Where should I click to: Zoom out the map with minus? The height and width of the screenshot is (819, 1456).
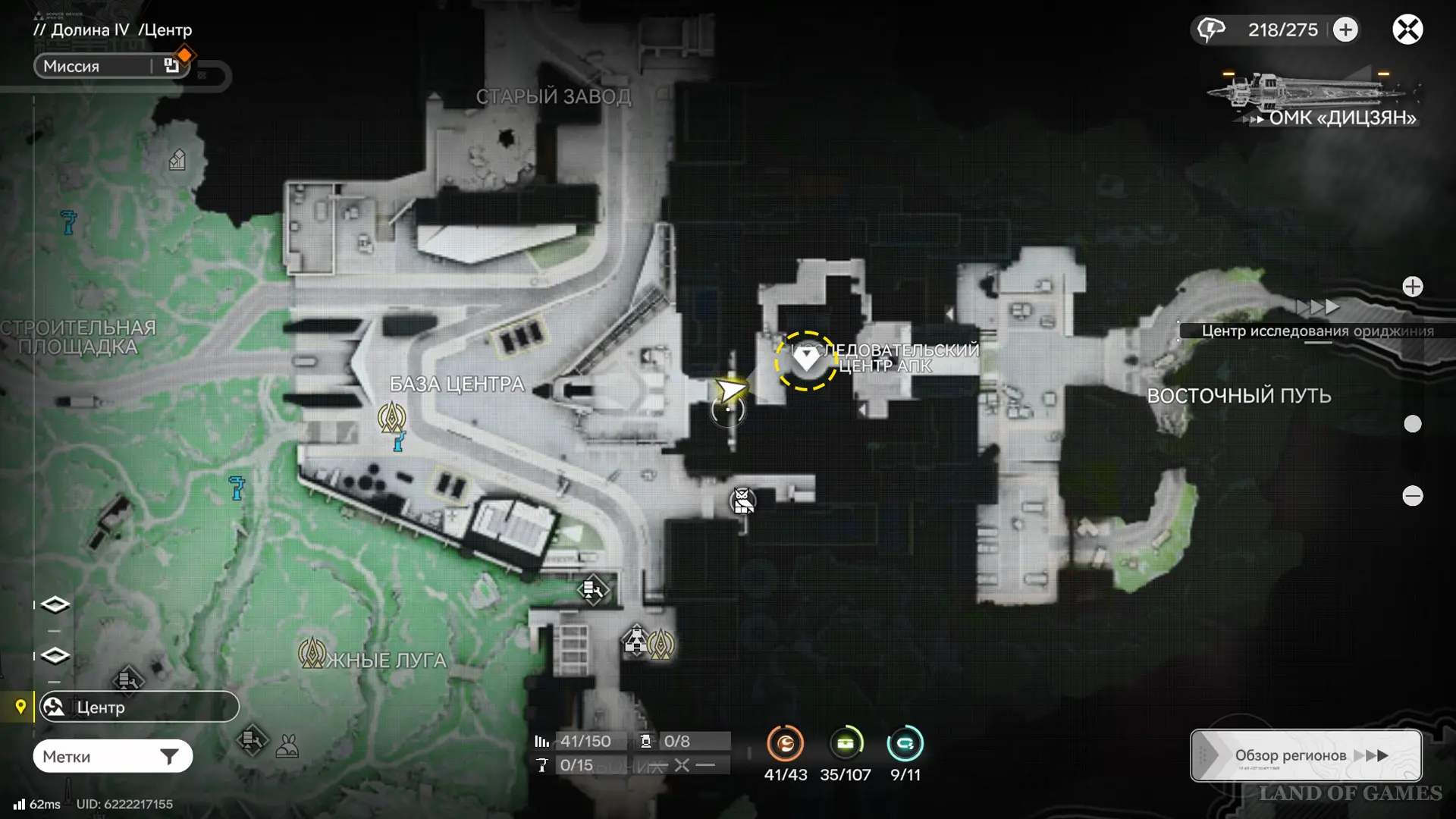(1412, 496)
